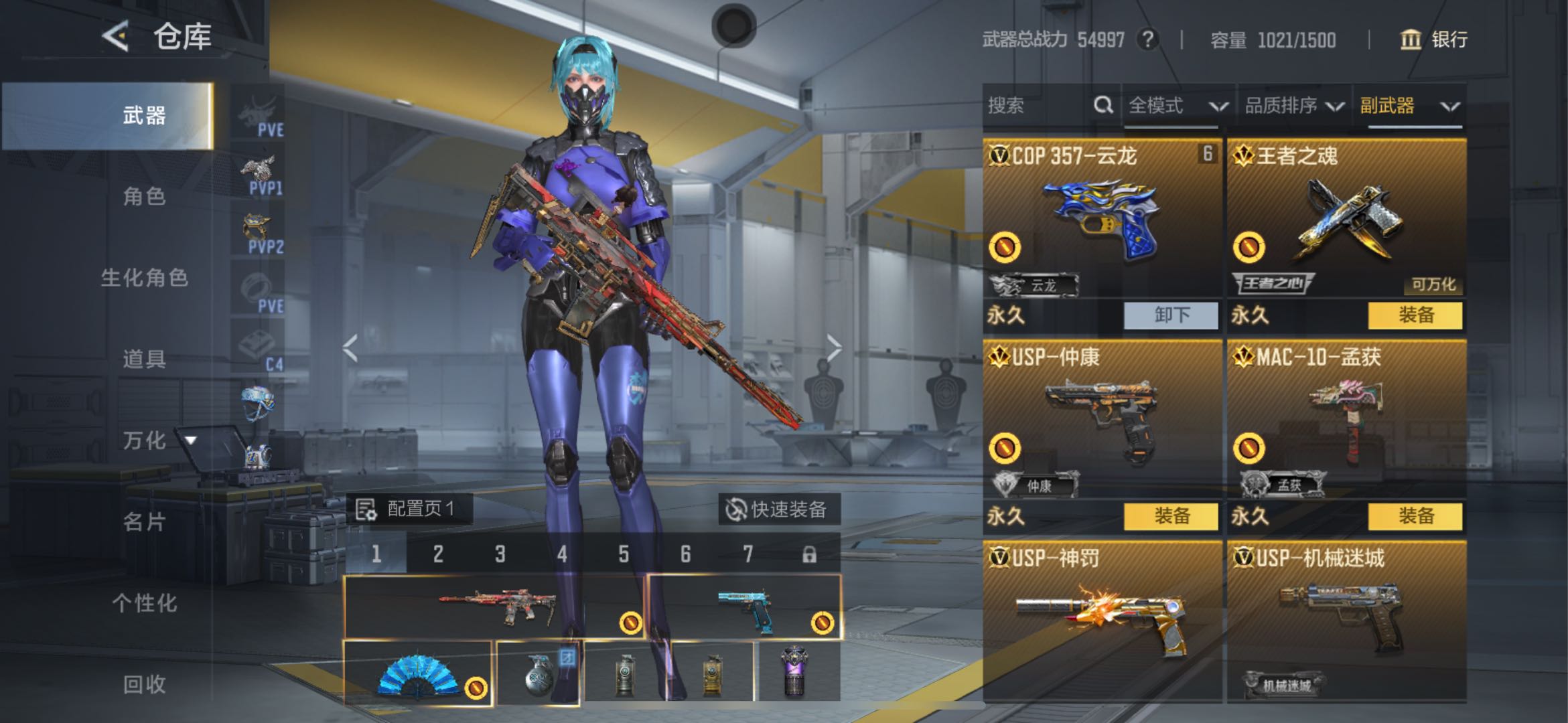Image resolution: width=1568 pixels, height=723 pixels.
Task: Switch to loadout slot 2
Action: tap(438, 554)
